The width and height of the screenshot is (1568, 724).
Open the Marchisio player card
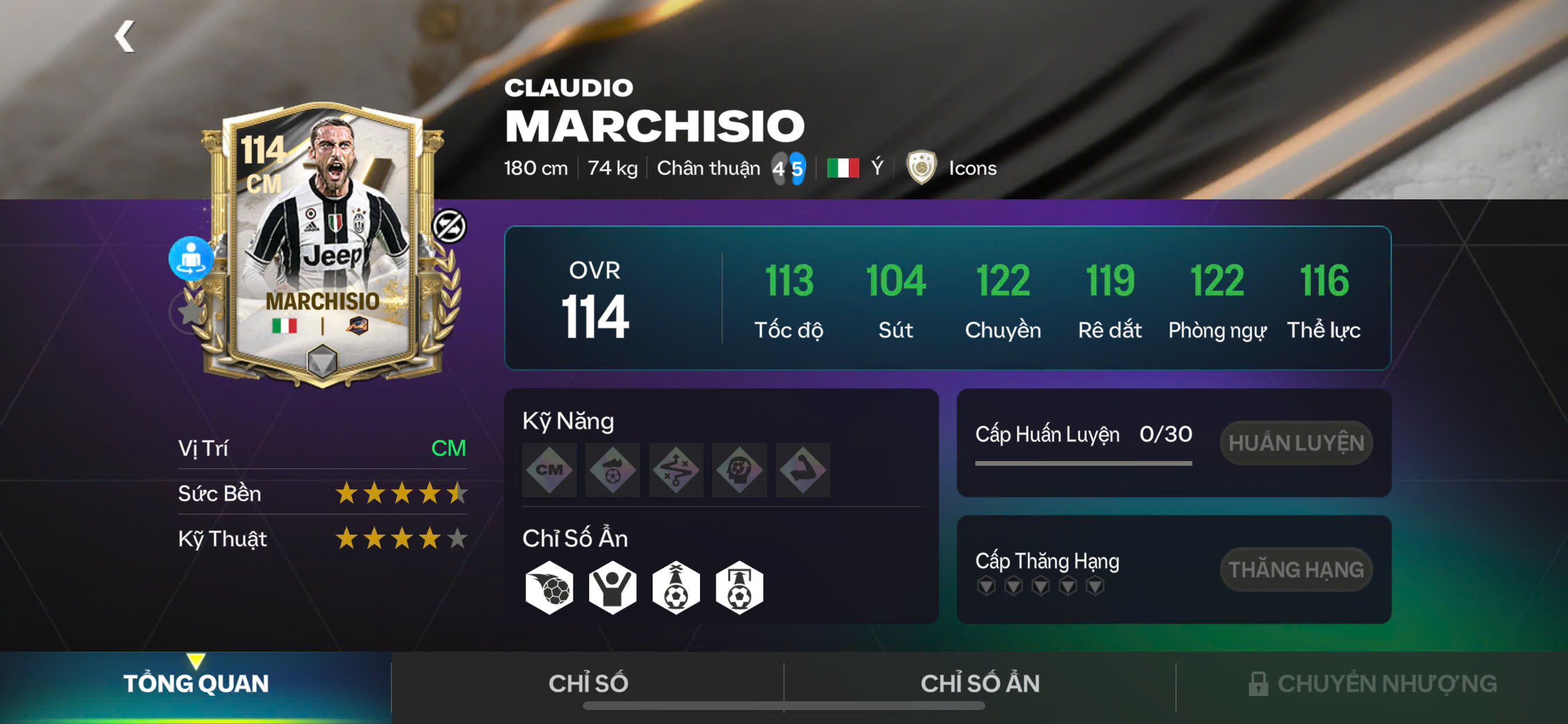(323, 243)
